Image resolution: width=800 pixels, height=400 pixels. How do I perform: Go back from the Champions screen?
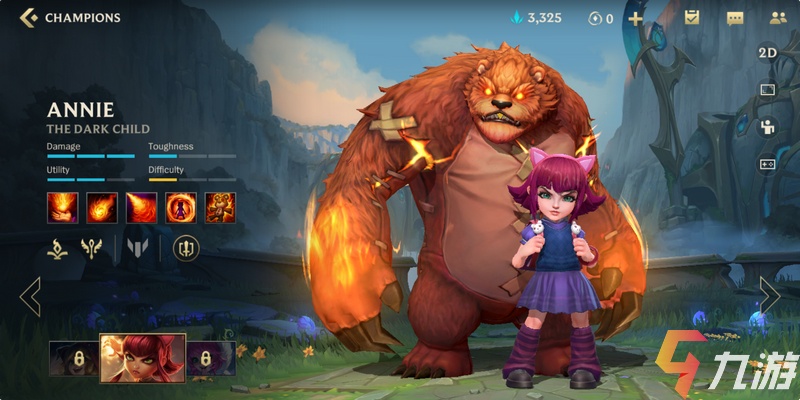(29, 17)
